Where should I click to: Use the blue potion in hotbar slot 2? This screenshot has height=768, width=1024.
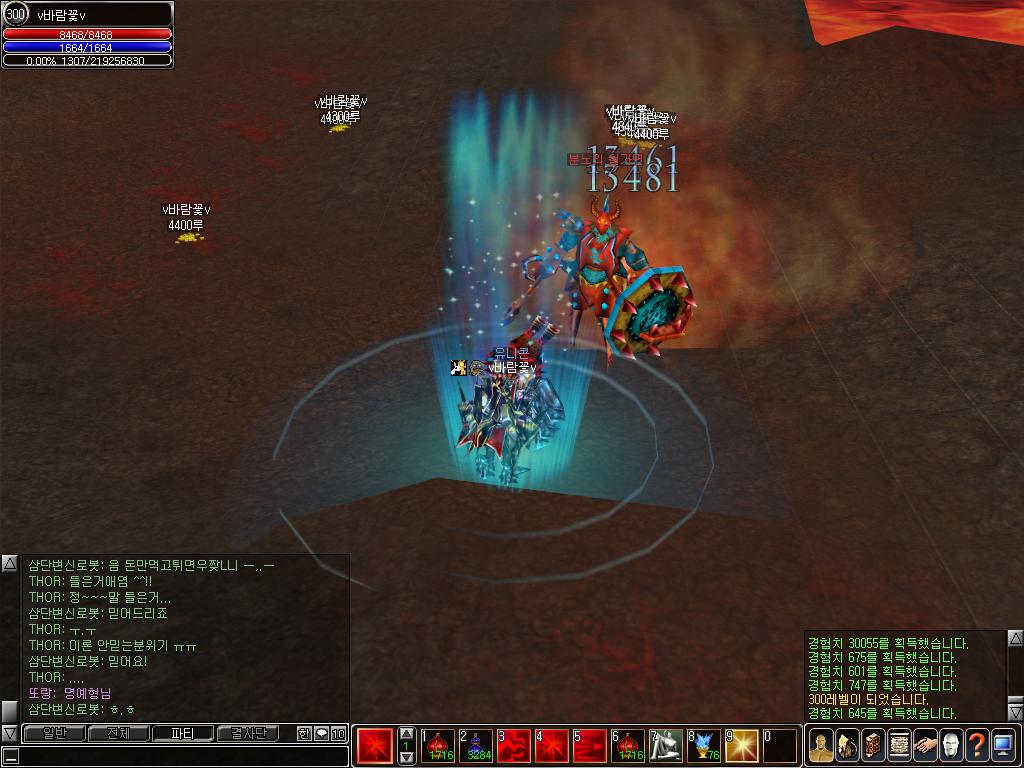coord(475,745)
